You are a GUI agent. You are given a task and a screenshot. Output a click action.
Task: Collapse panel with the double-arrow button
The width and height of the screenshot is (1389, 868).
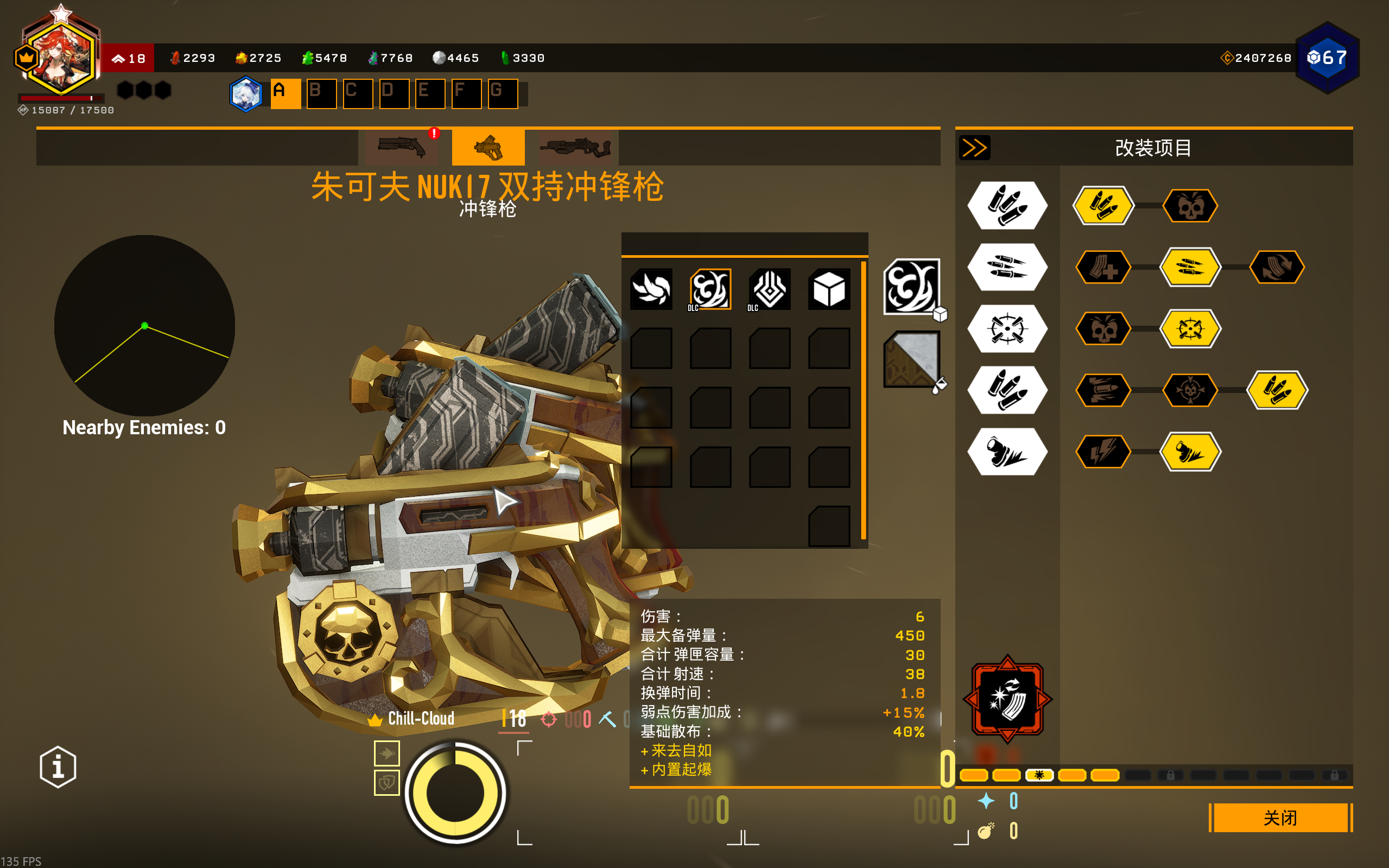974,148
